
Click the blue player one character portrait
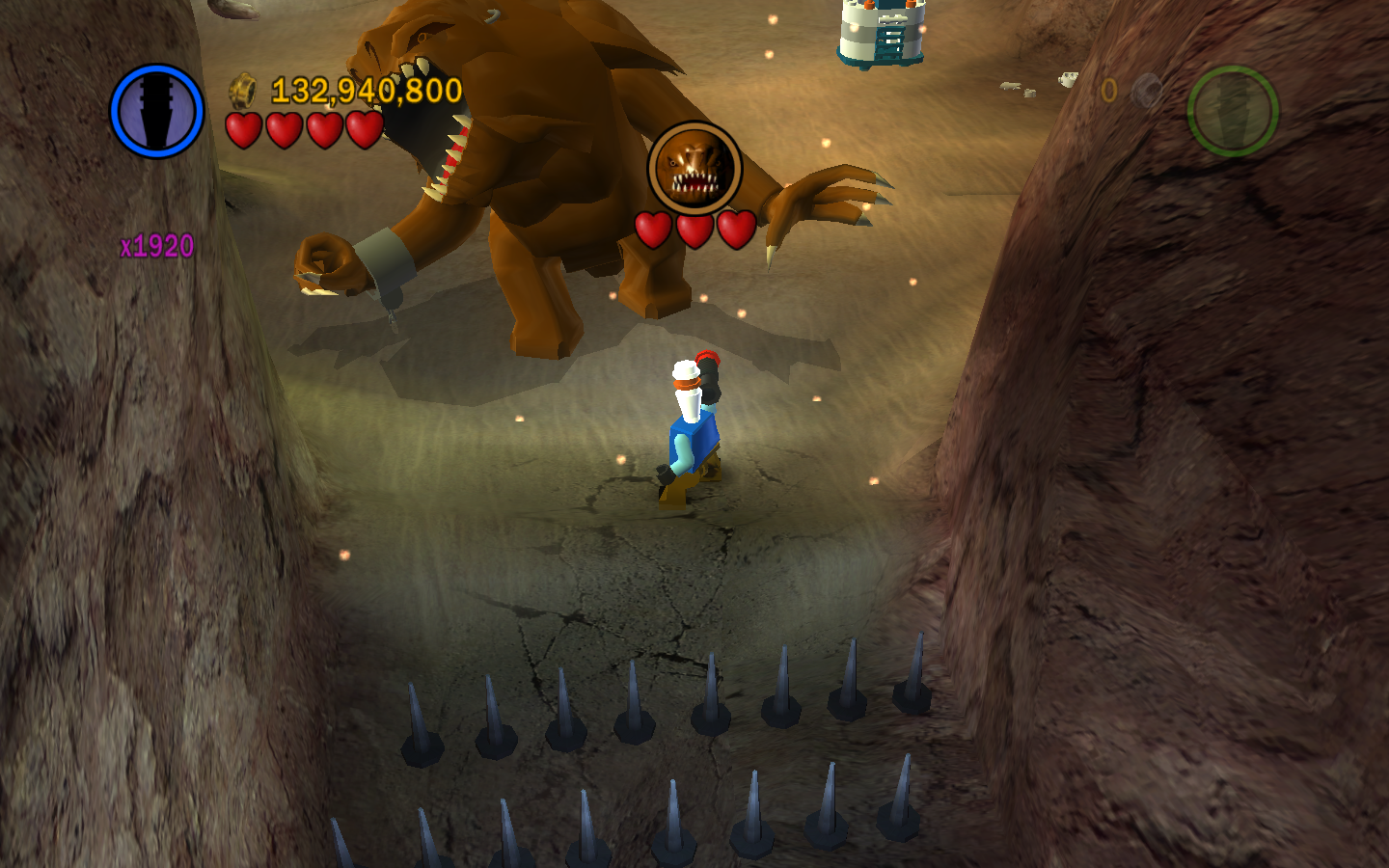point(157,111)
